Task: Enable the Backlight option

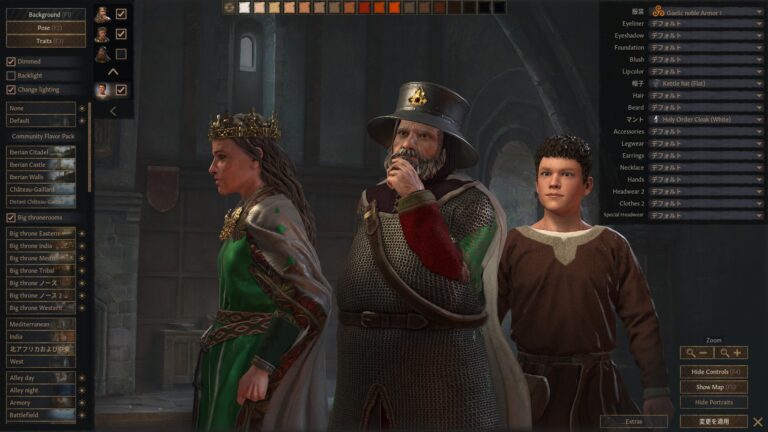Action: 11,76
